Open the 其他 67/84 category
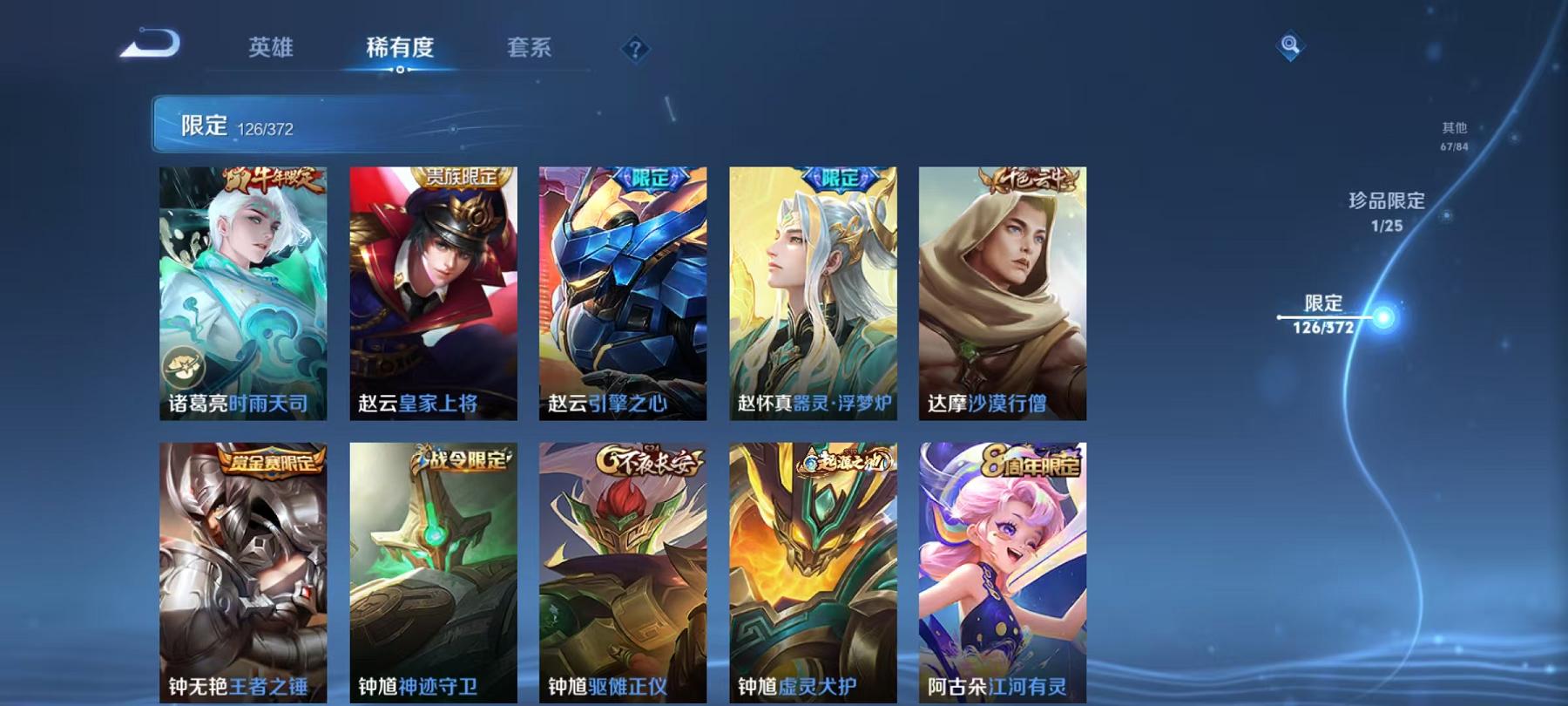This screenshot has height=706, width=1568. click(x=1453, y=136)
